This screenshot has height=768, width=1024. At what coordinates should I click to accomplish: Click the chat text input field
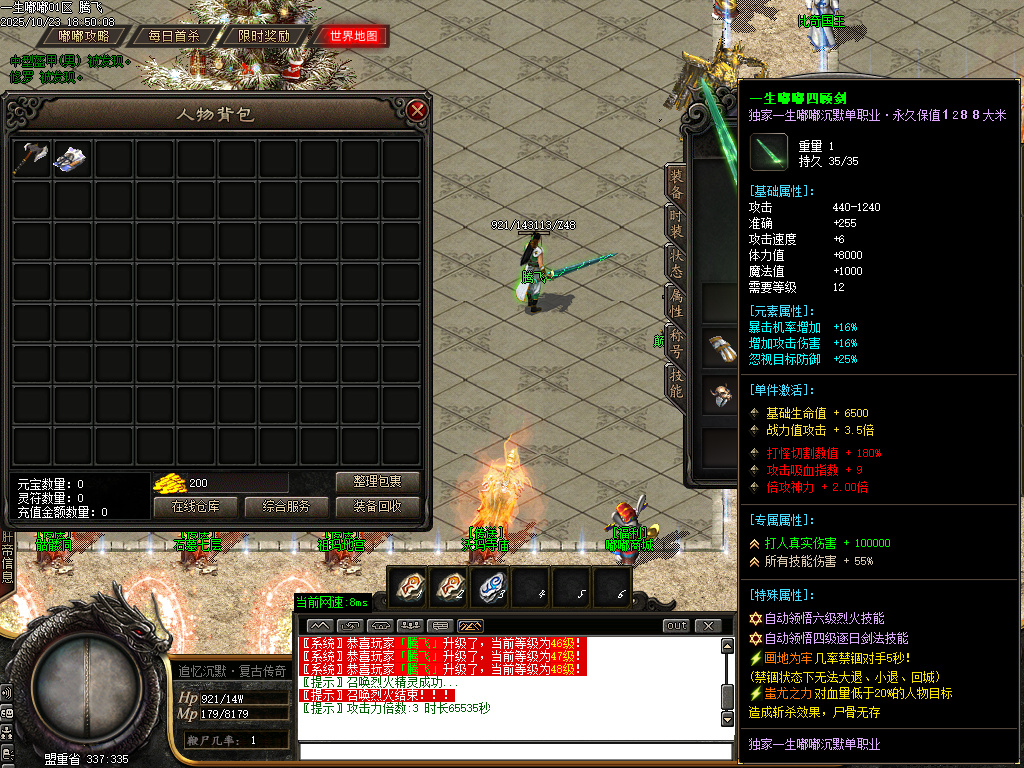515,751
